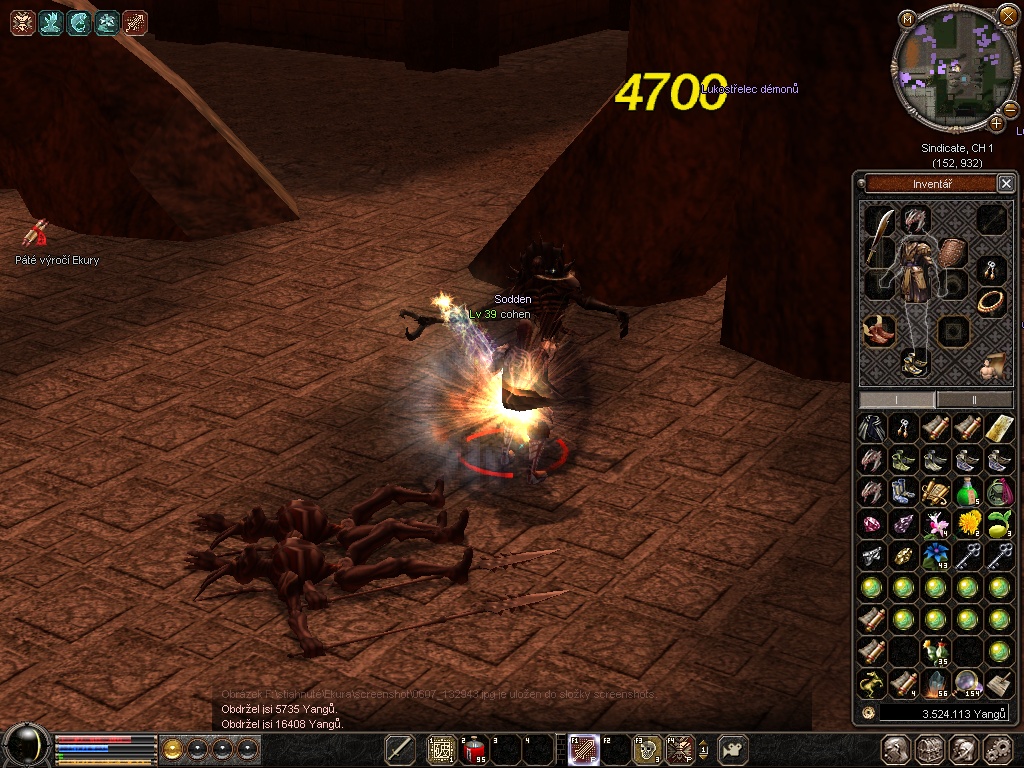The image size is (1024, 768).
Task: Select the equipped curved sword slot
Action: click(x=880, y=242)
